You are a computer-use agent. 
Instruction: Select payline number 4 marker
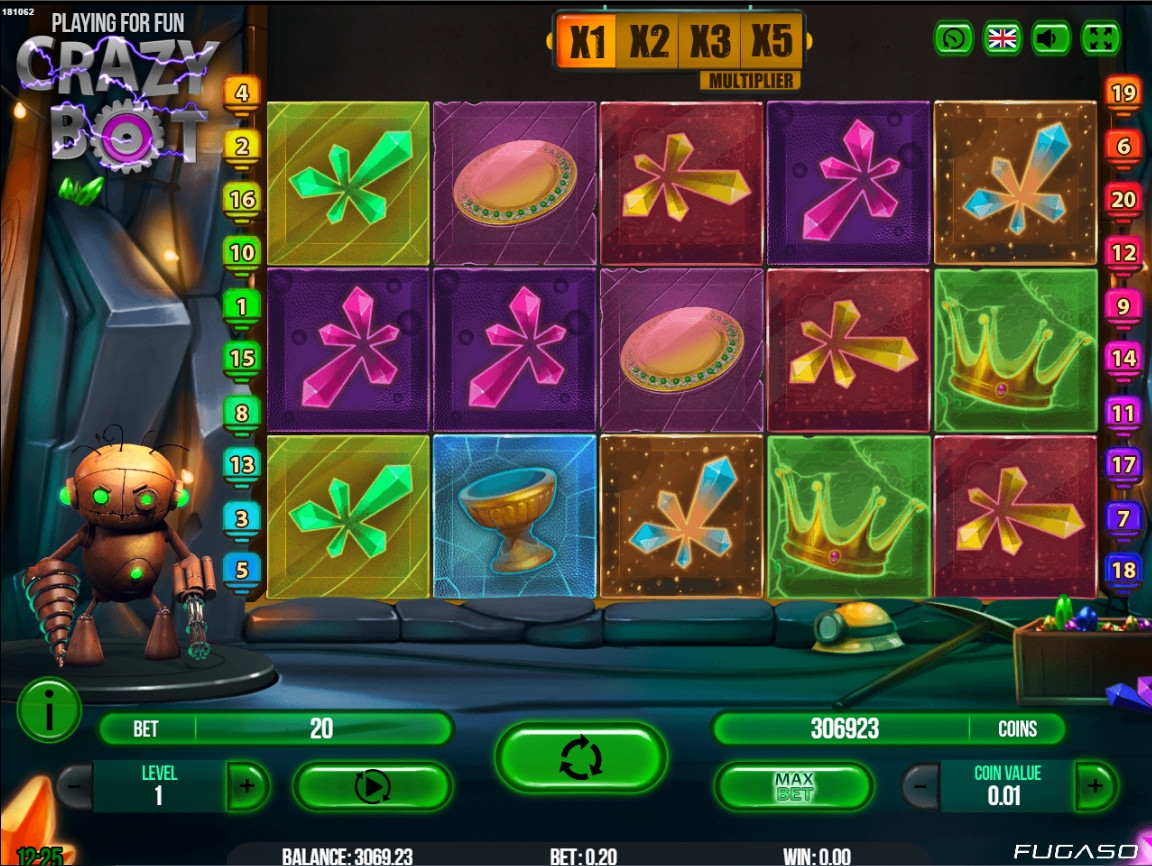(x=241, y=94)
